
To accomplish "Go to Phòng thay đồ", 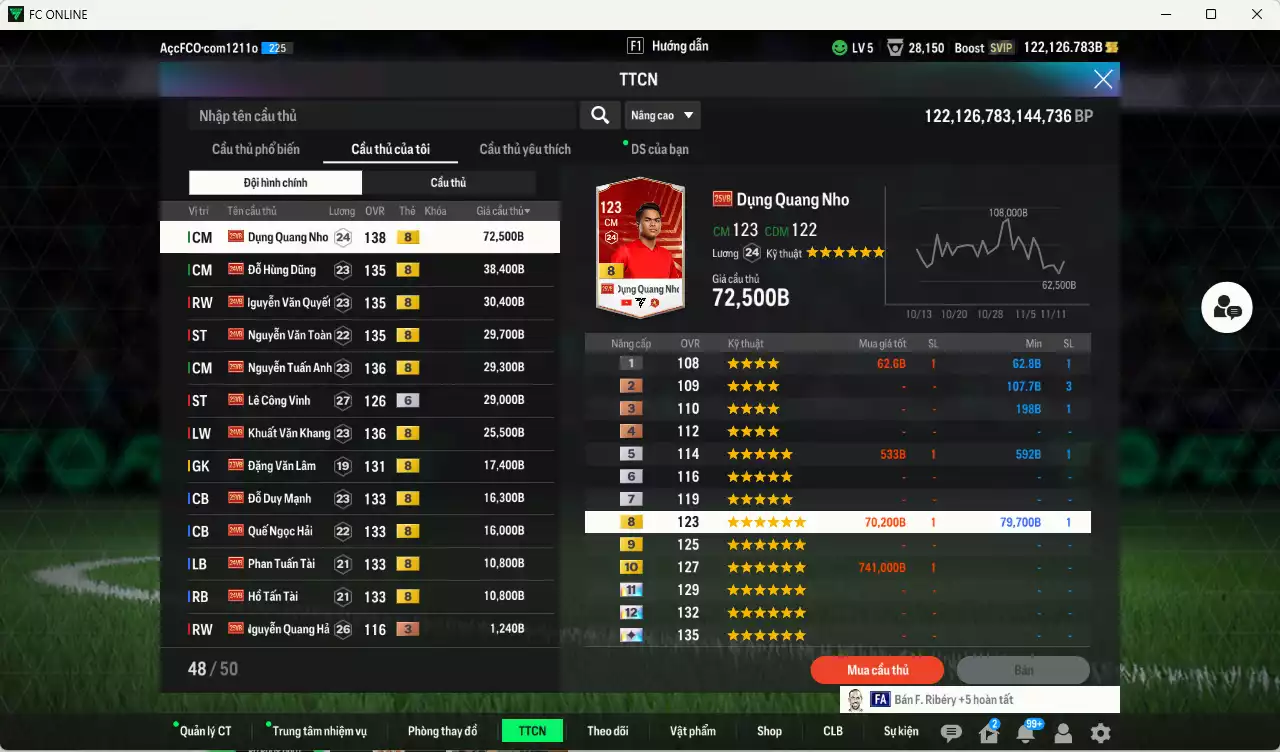I will (442, 731).
